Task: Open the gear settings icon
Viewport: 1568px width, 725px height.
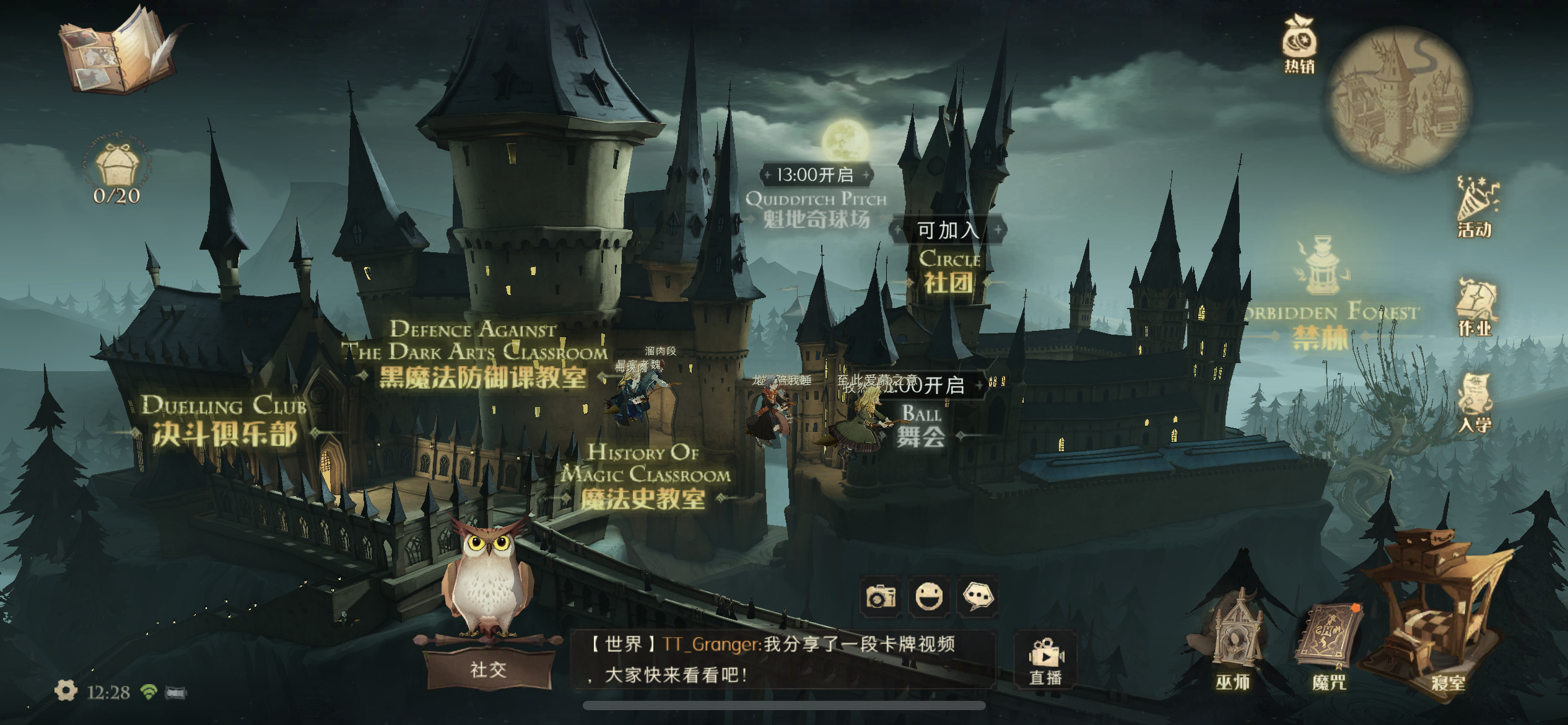Action: pos(66,690)
